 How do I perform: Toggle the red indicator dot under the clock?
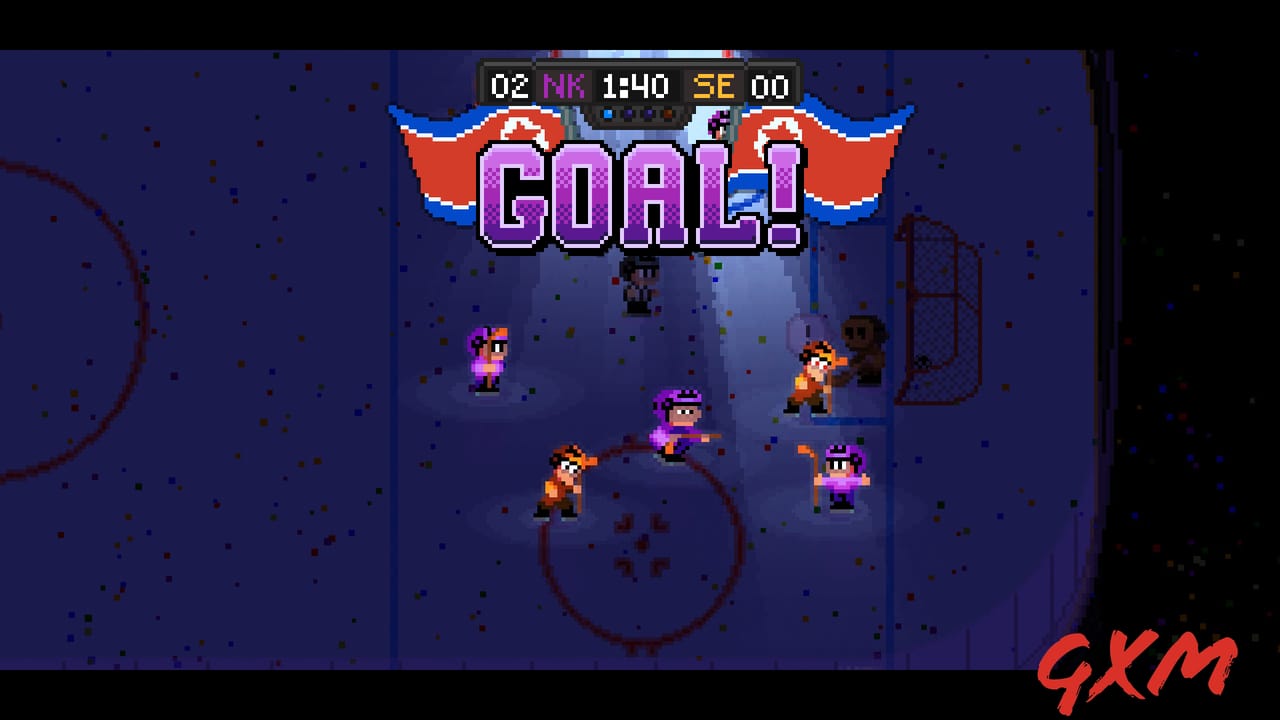click(668, 113)
